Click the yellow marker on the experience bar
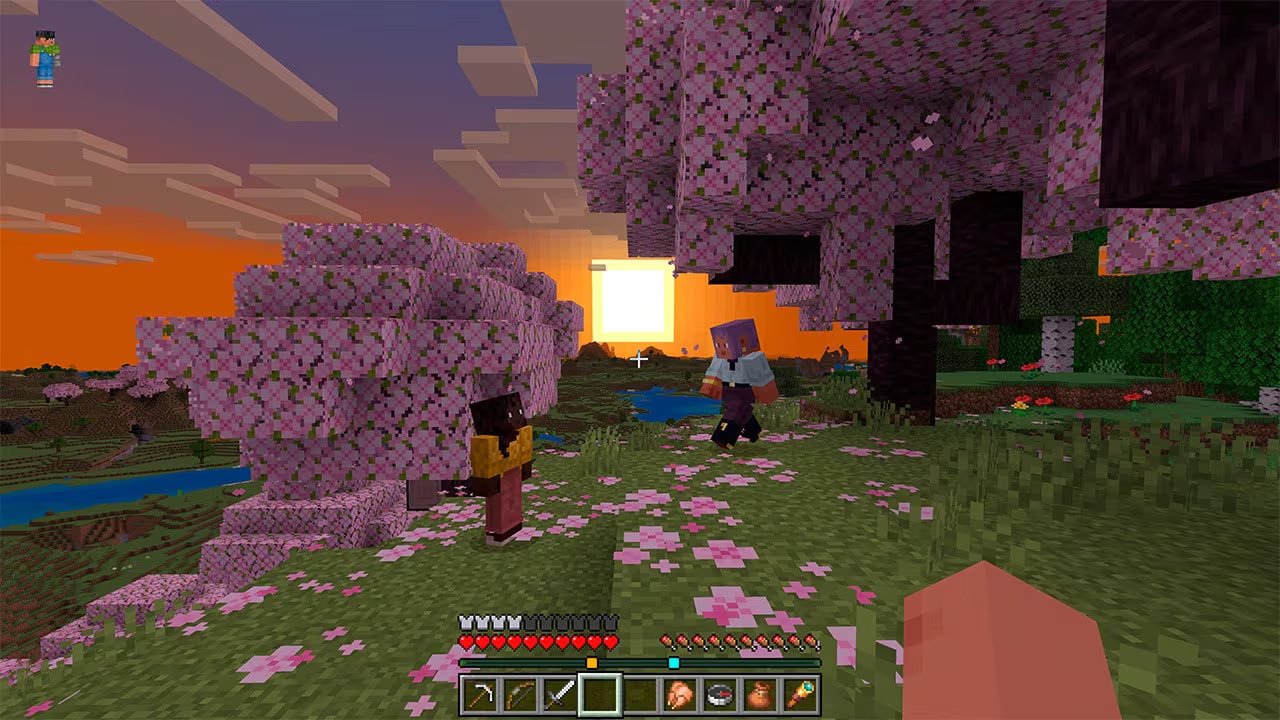The width and height of the screenshot is (1280, 720). coord(592,662)
